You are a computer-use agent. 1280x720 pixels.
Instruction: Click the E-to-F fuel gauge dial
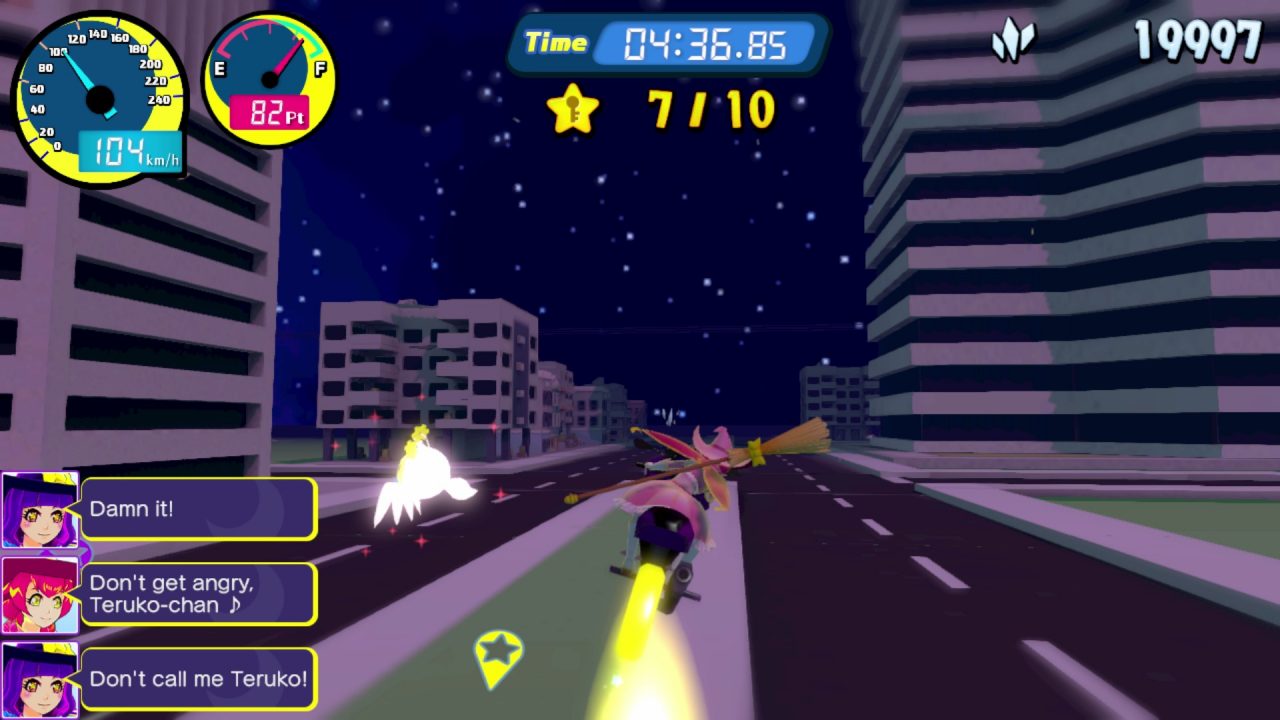click(x=269, y=79)
